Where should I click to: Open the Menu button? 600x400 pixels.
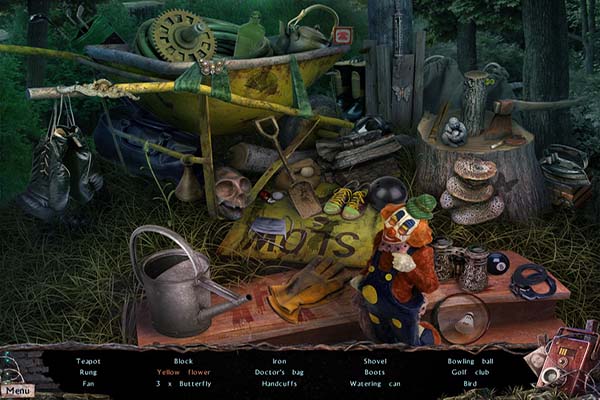click(17, 389)
